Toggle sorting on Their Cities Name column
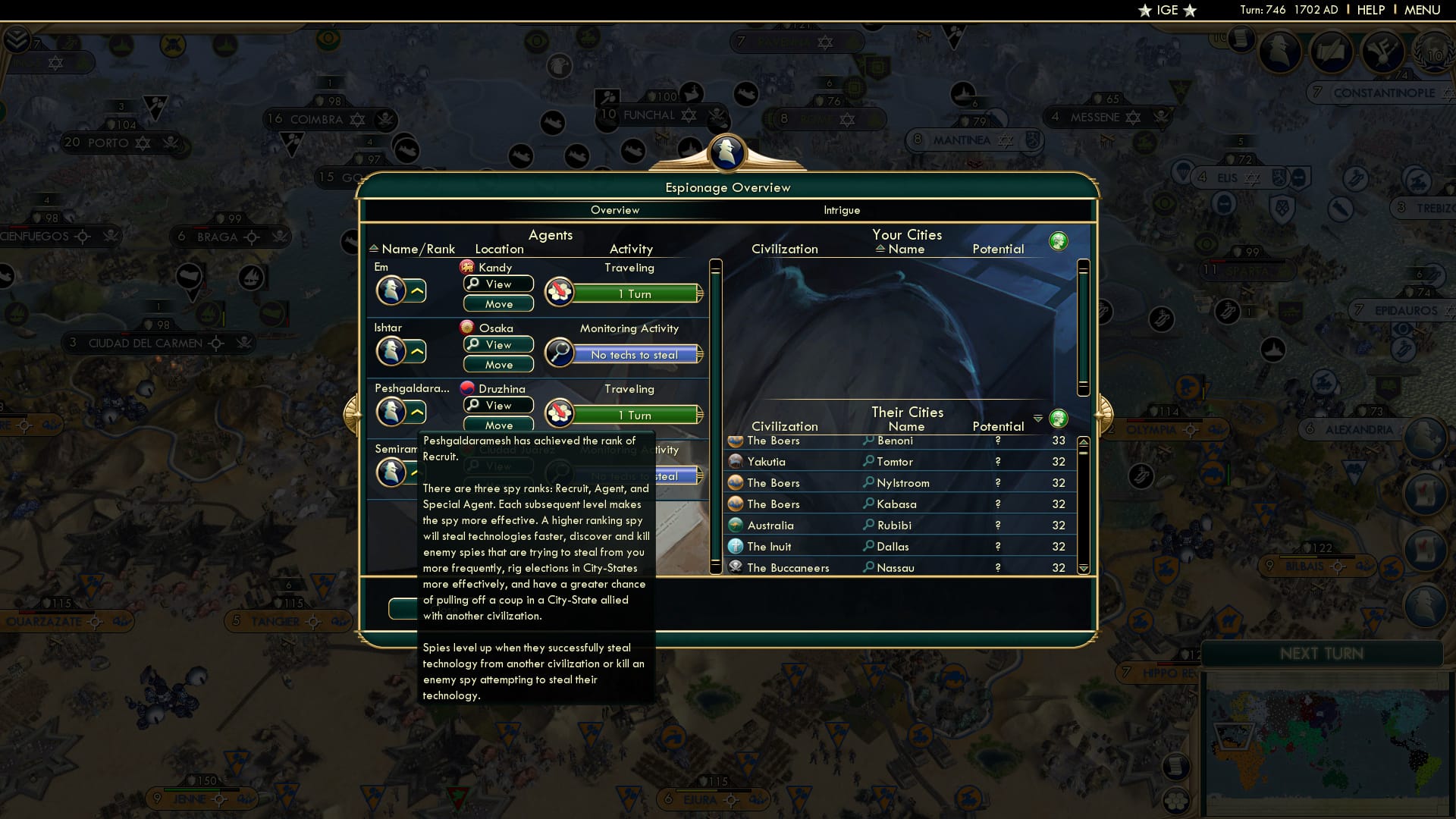1456x819 pixels. click(x=907, y=426)
